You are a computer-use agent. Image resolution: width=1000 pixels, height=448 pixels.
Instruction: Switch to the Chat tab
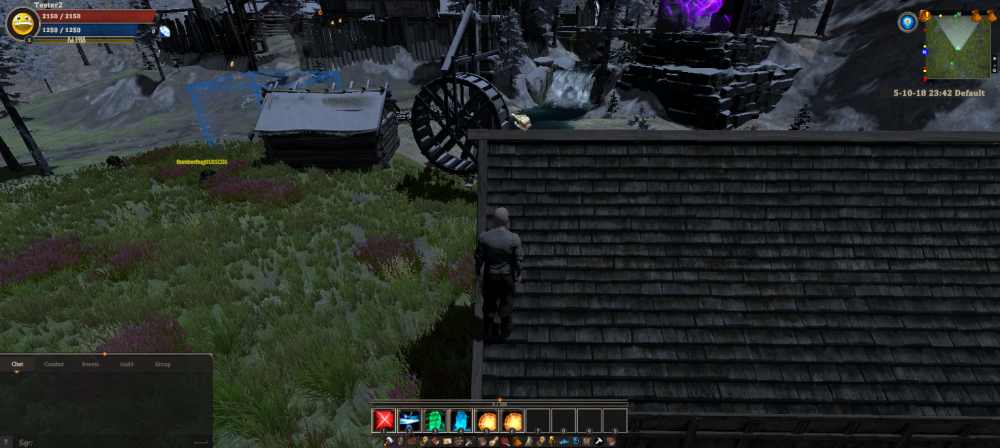coord(17,364)
